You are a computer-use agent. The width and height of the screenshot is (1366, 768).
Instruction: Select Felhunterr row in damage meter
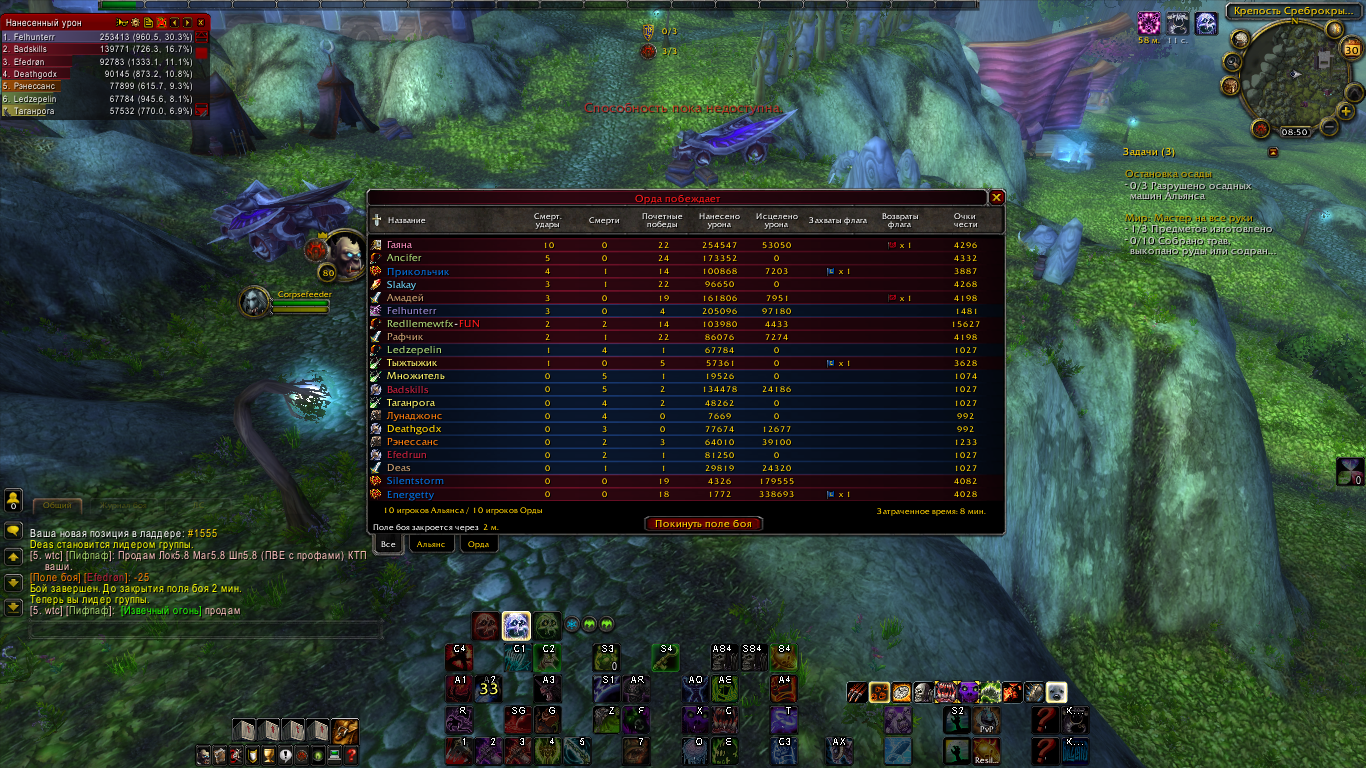pos(98,37)
